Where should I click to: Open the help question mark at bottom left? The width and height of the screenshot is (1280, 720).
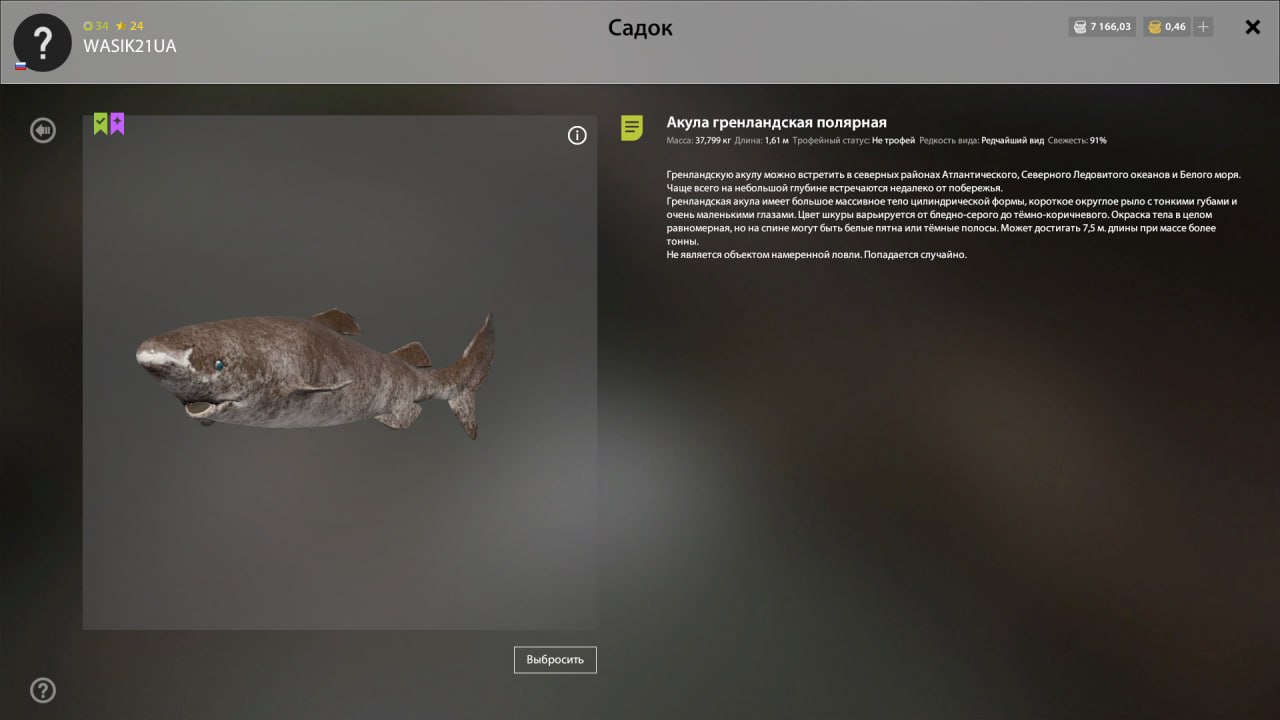42,690
